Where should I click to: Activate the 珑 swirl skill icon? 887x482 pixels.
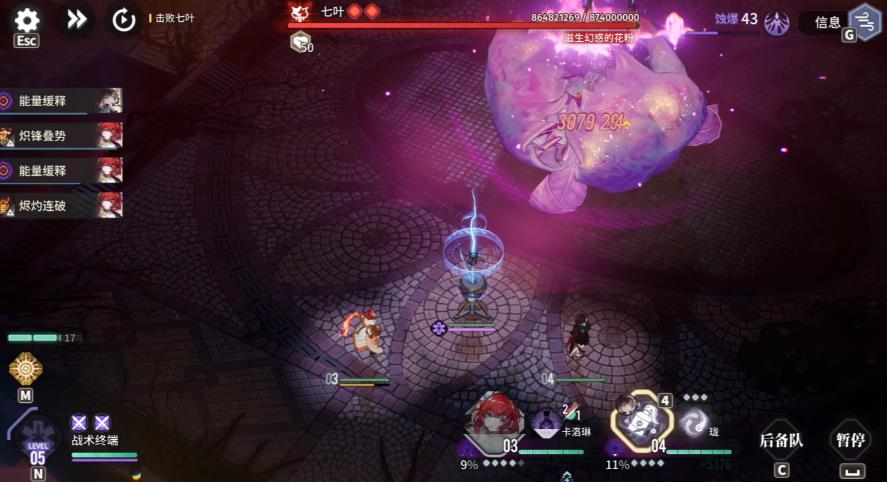(x=693, y=422)
